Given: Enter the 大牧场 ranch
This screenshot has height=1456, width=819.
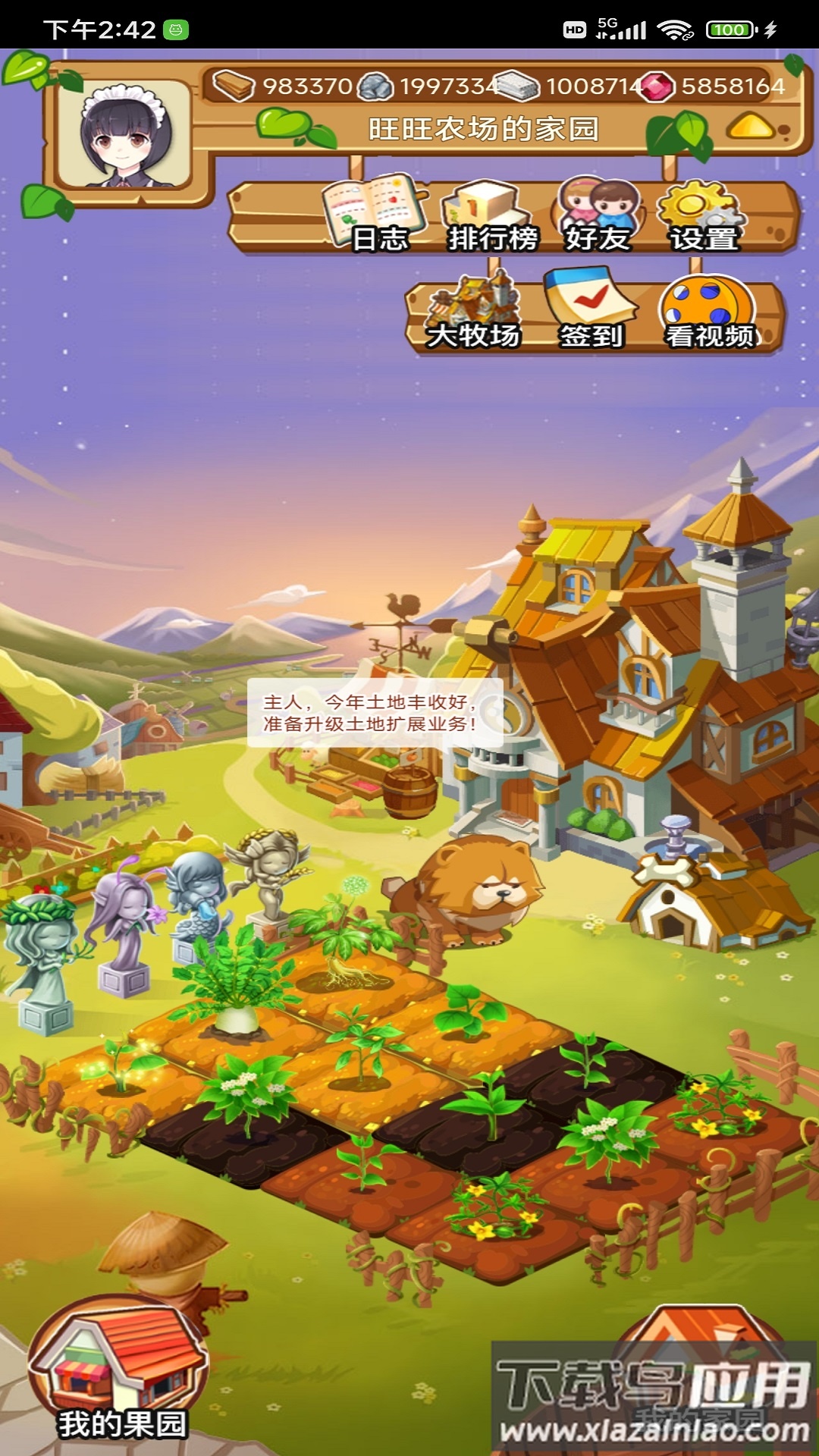Looking at the screenshot, I should 473,313.
